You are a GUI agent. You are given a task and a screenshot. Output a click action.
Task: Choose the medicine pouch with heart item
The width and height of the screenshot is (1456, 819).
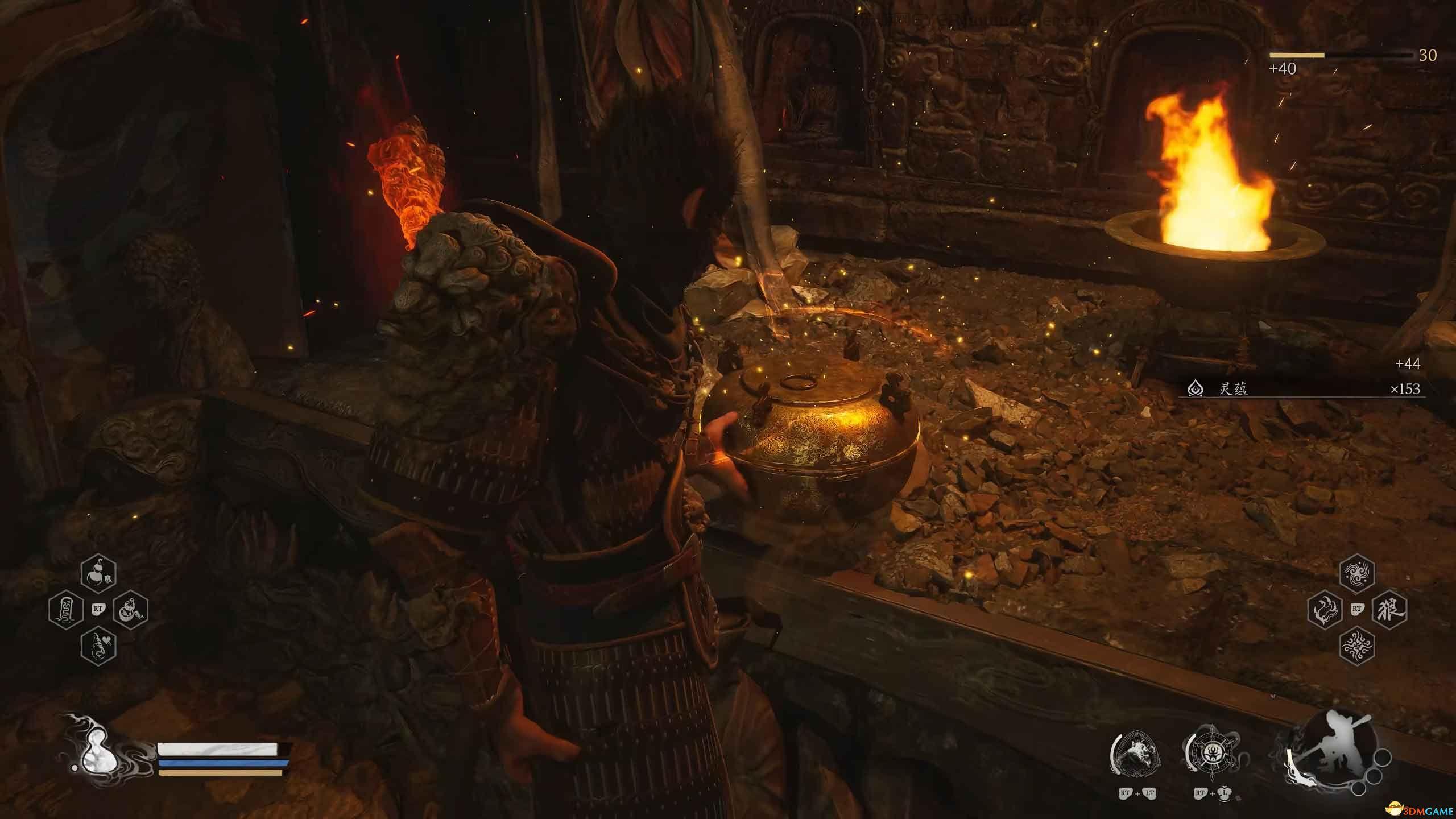click(99, 644)
